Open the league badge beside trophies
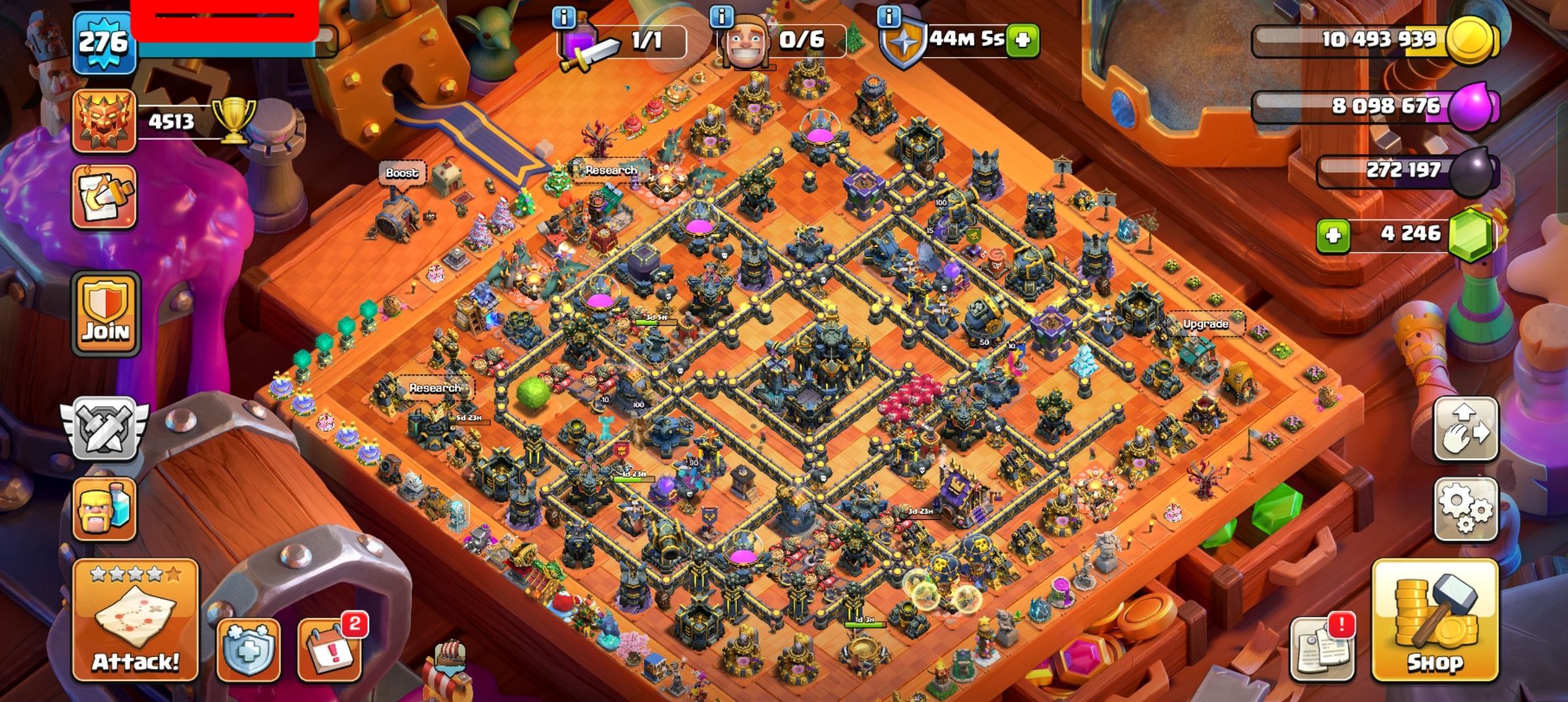Image resolution: width=1568 pixels, height=702 pixels. [104, 122]
